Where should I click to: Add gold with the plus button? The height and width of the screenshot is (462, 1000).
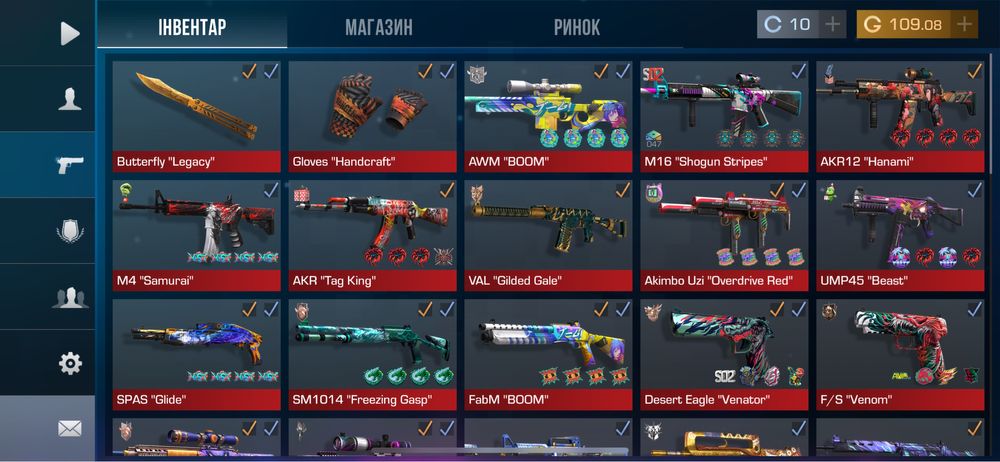point(964,24)
